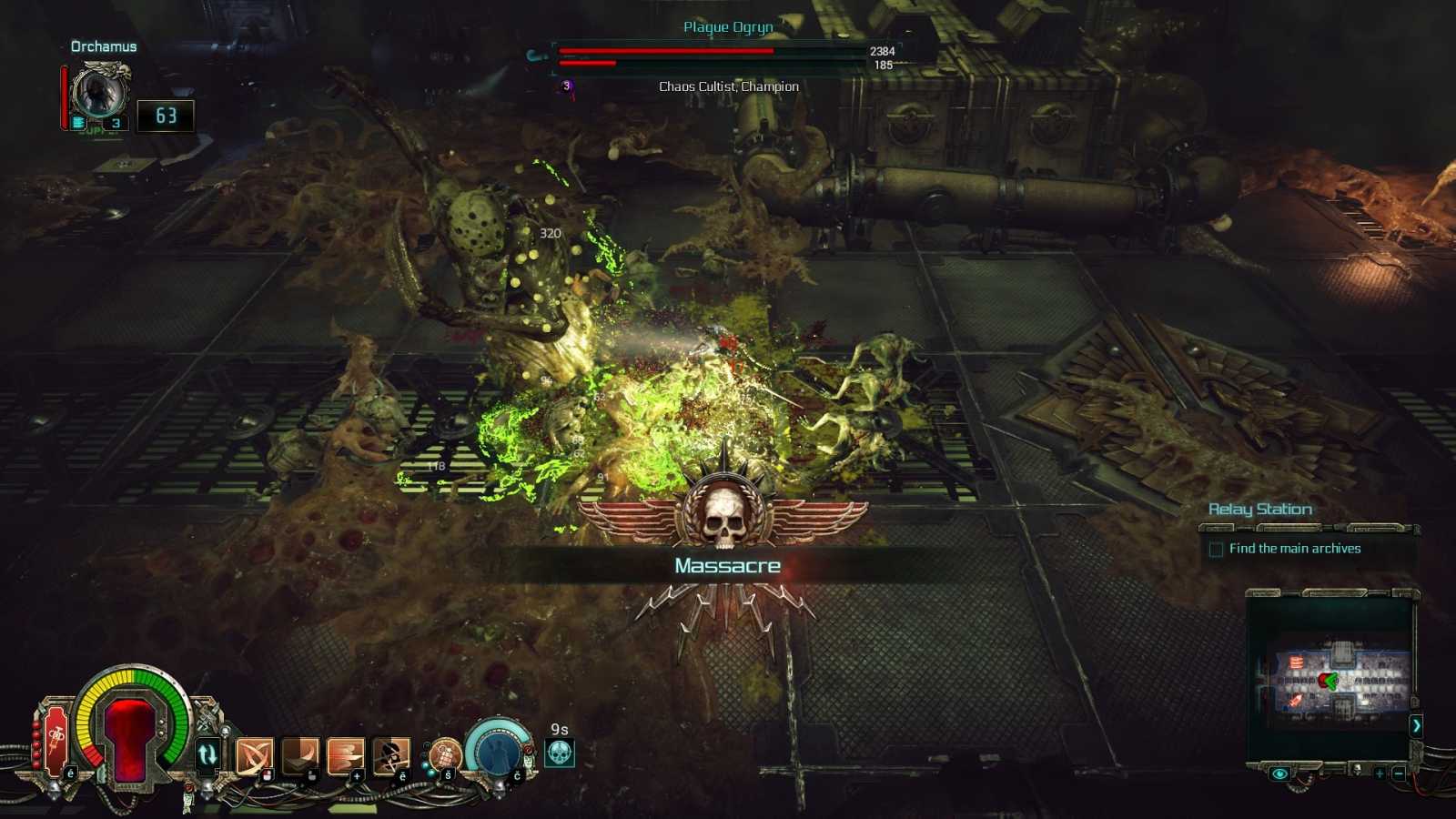This screenshot has width=1456, height=819.
Task: Activate the crossed slashes attack skill
Action: [254, 755]
